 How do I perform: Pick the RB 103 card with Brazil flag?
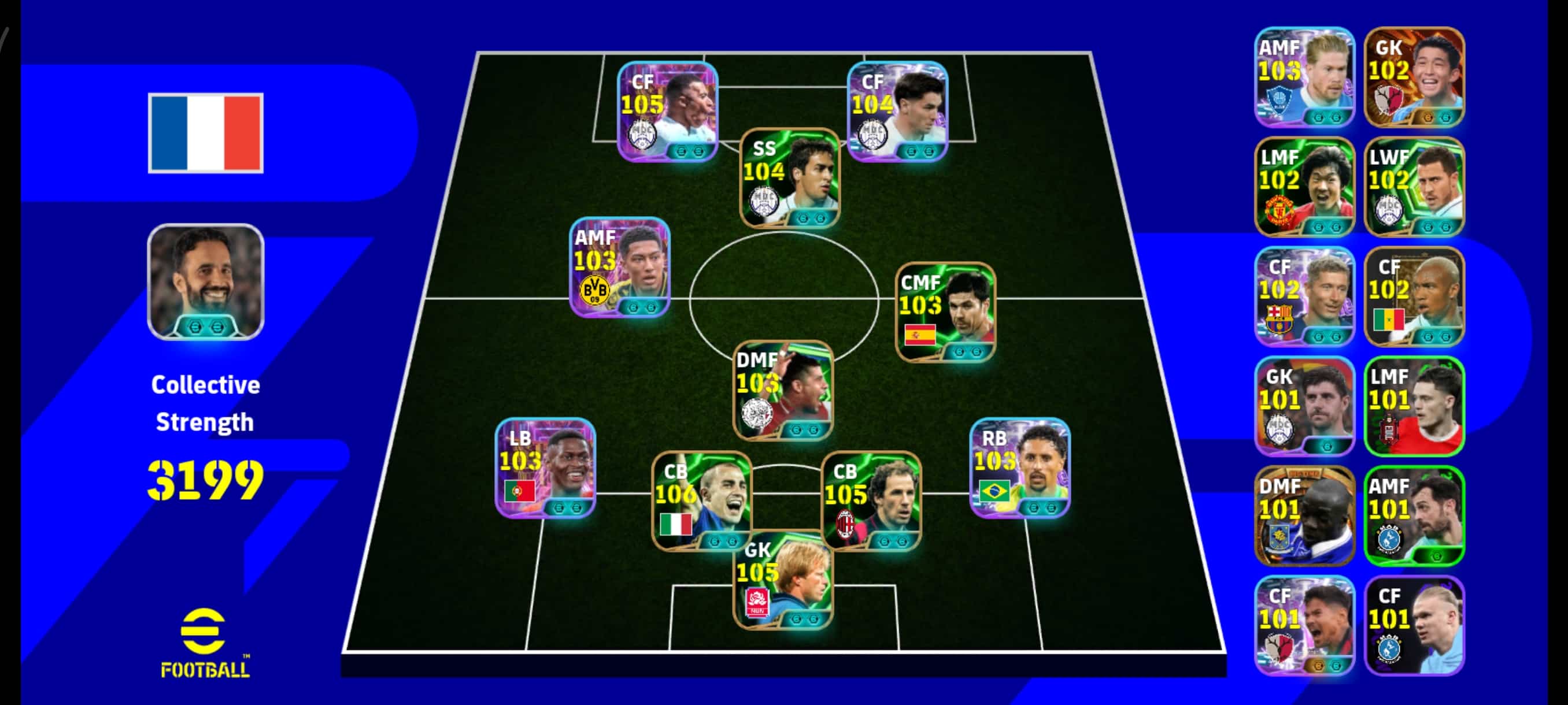(1019, 467)
